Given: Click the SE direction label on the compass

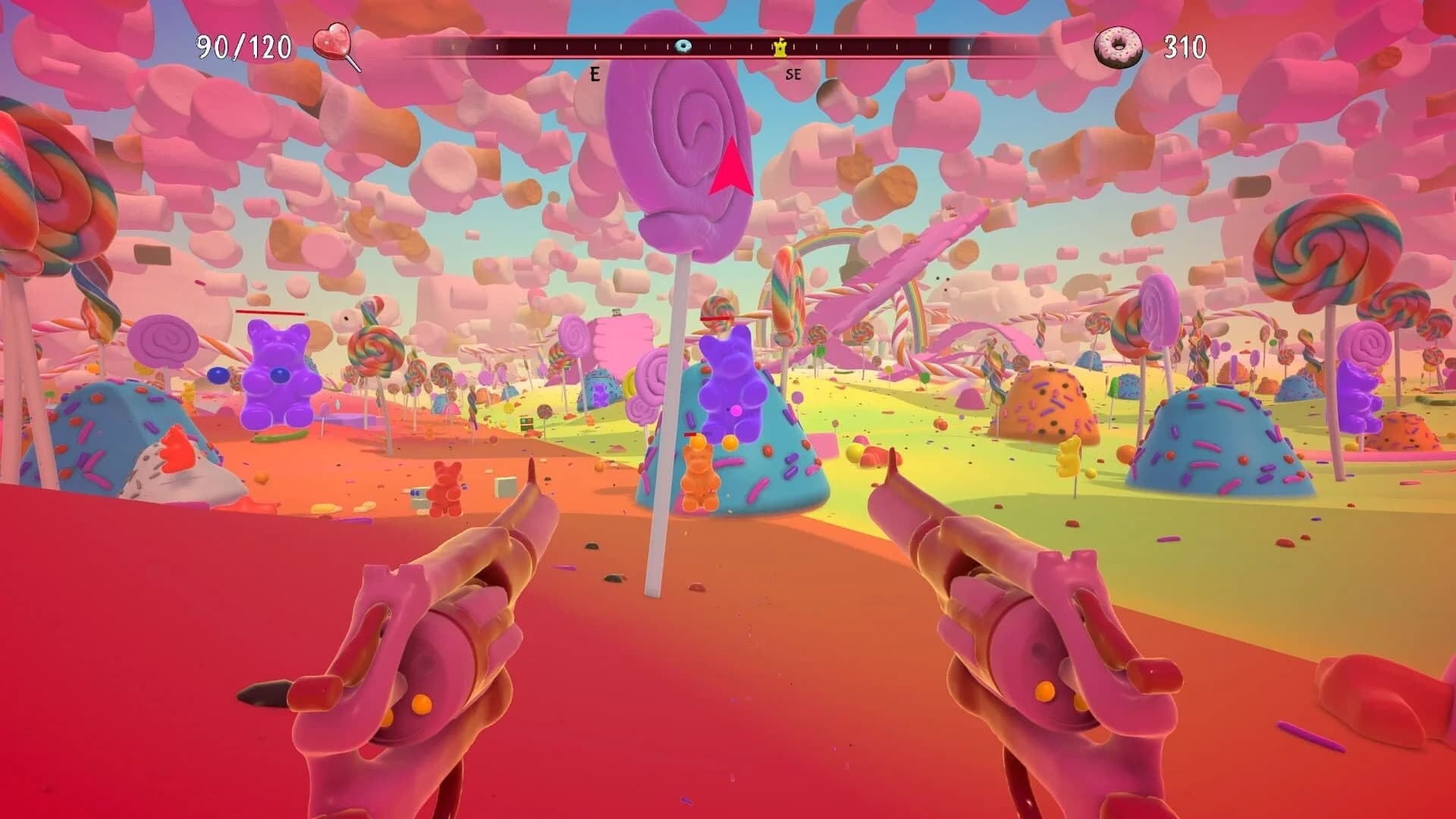Looking at the screenshot, I should click(792, 75).
